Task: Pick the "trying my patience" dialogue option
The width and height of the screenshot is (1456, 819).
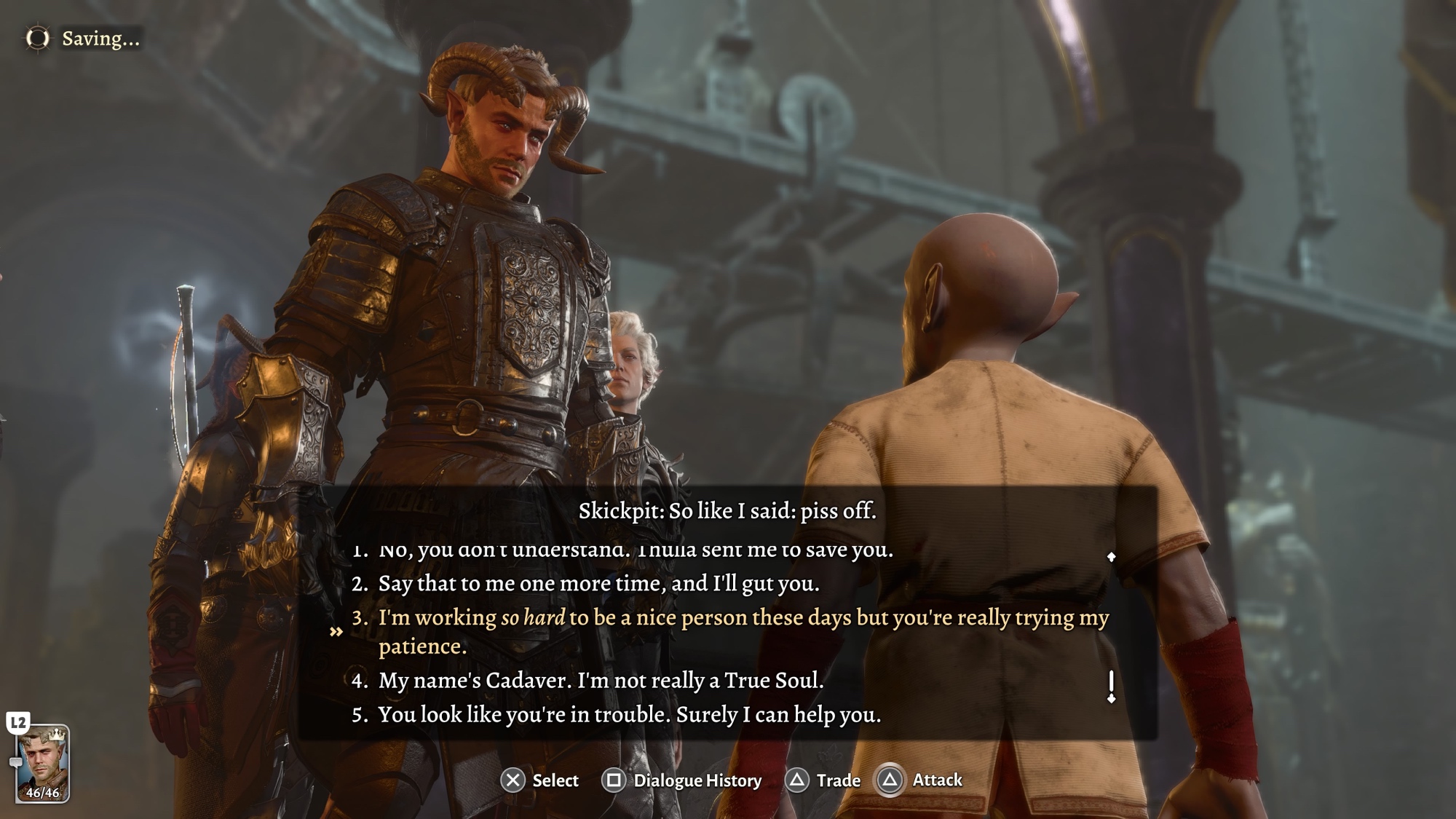Action: [743, 631]
